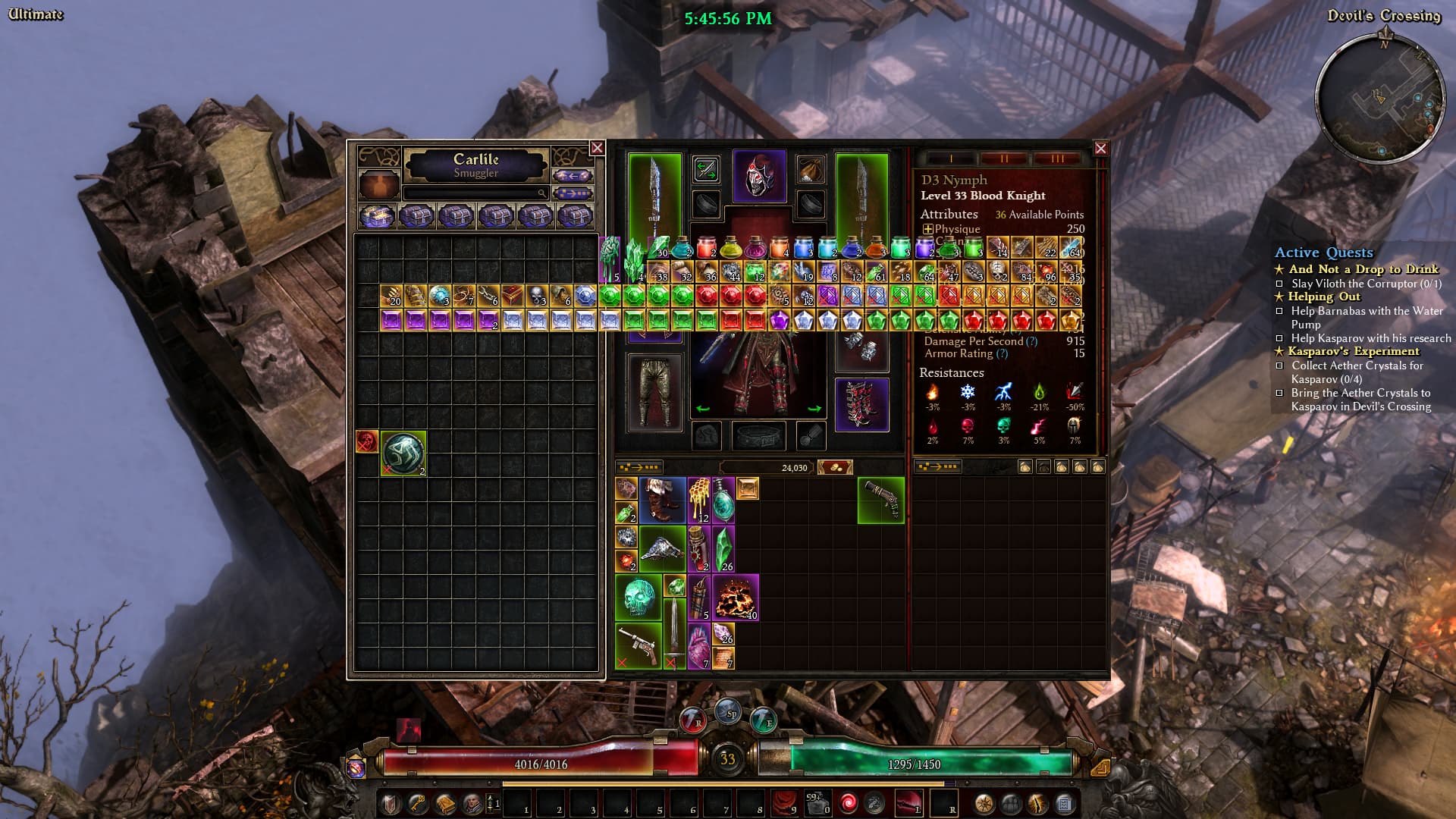Activate the red swirl skill in hotbar

[846, 802]
